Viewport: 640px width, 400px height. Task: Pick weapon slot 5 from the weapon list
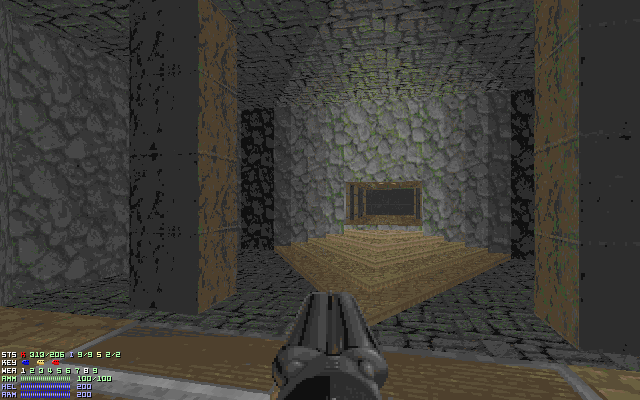(59, 371)
